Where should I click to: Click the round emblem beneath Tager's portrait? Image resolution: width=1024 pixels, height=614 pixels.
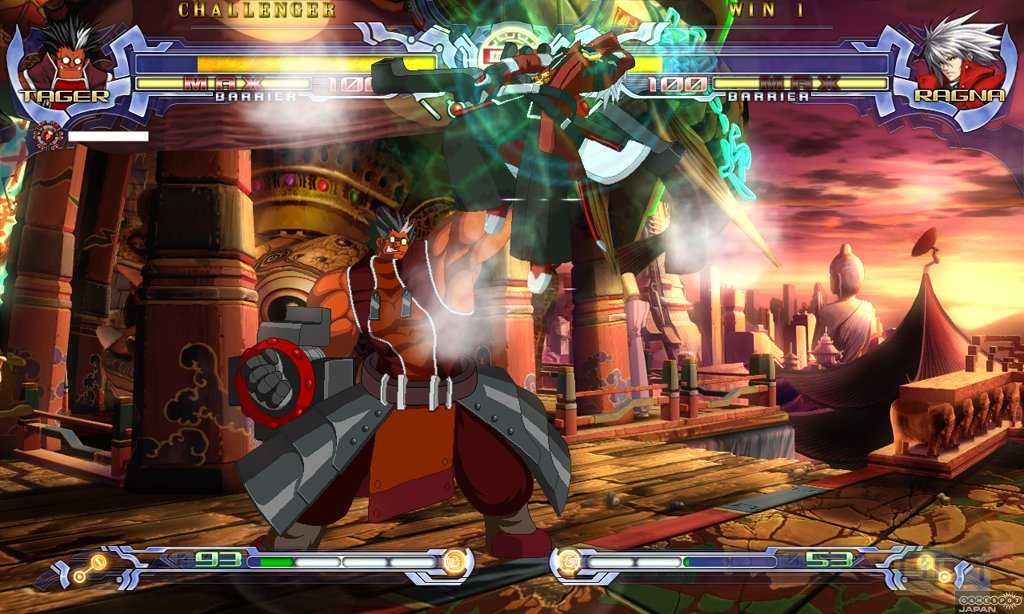[46, 135]
